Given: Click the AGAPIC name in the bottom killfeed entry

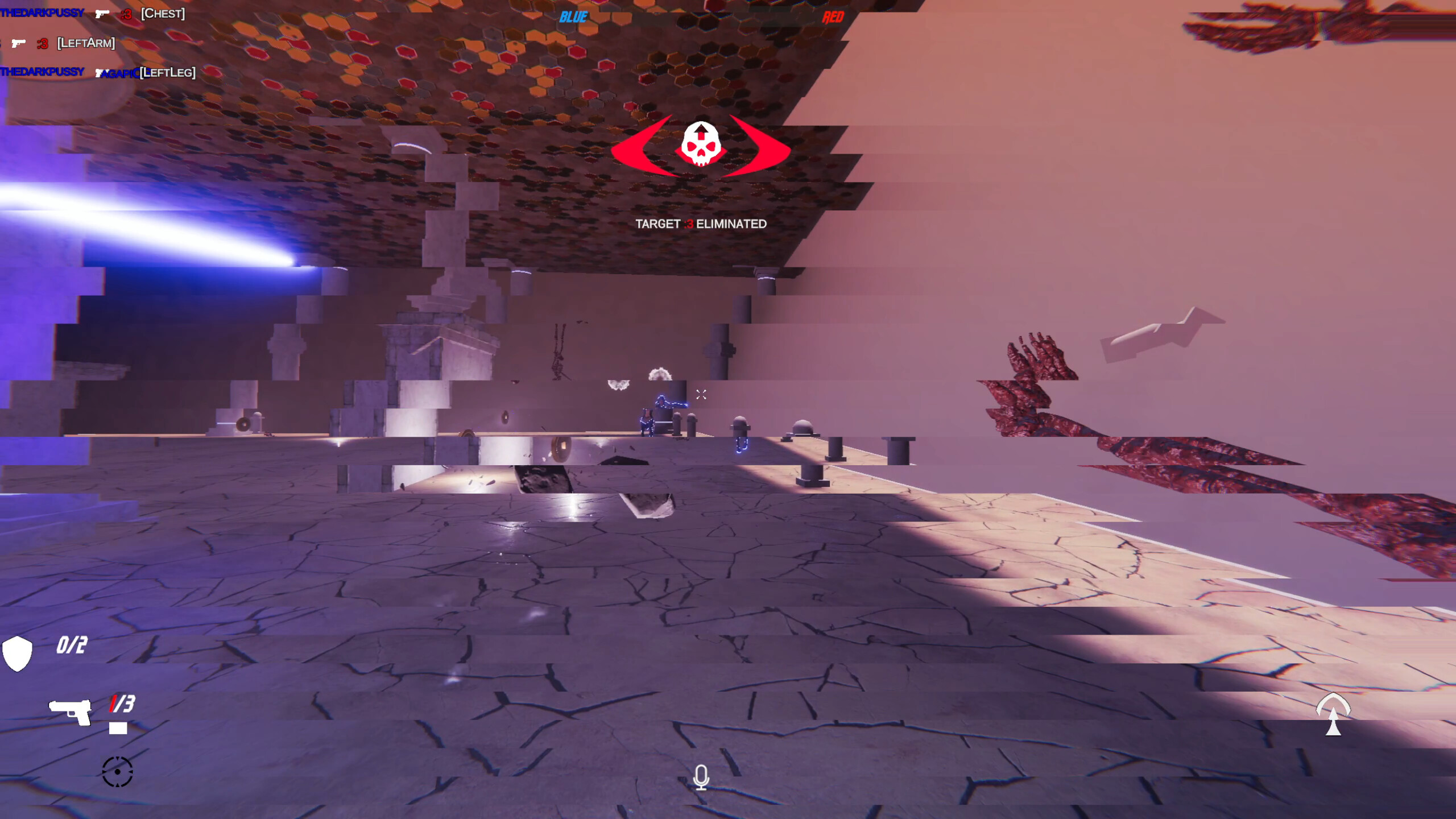Looking at the screenshot, I should [118, 72].
